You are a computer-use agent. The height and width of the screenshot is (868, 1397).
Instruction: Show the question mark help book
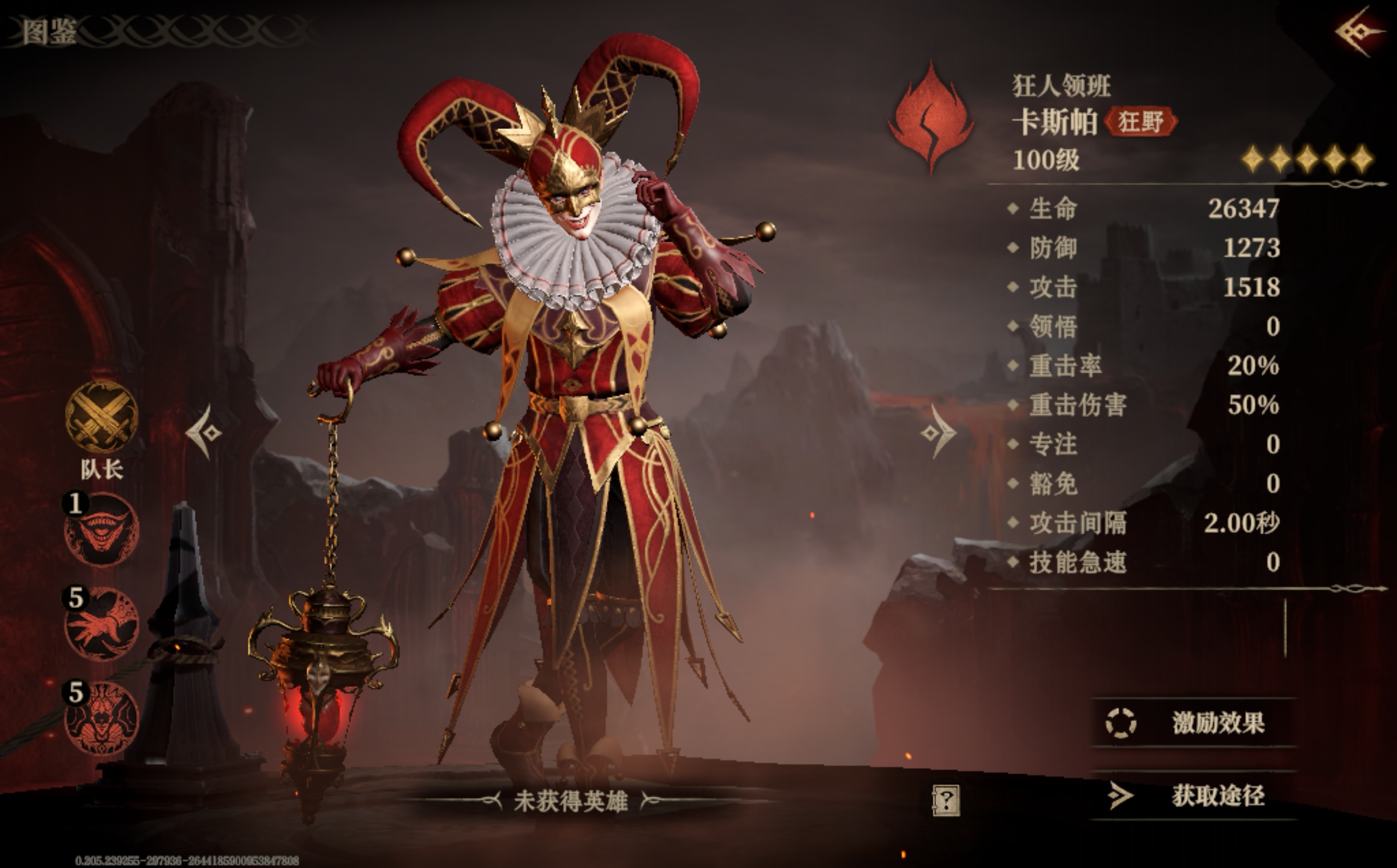[x=945, y=800]
